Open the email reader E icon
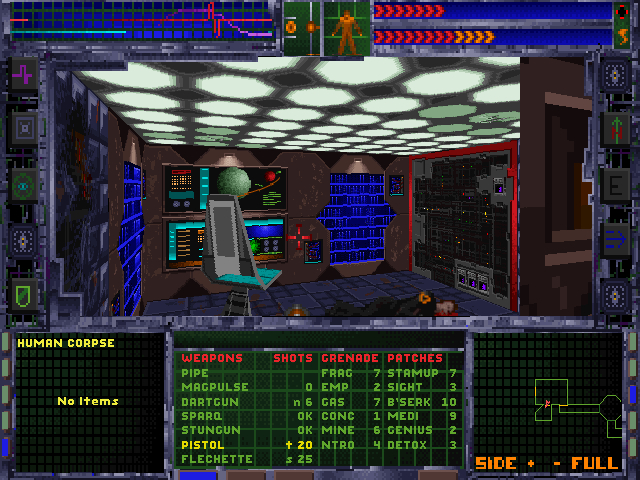 (x=613, y=185)
